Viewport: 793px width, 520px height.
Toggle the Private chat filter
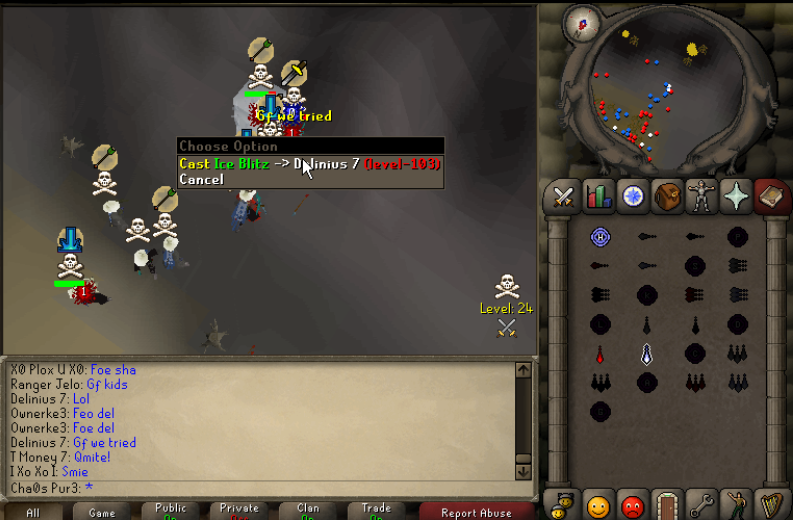tap(239, 511)
